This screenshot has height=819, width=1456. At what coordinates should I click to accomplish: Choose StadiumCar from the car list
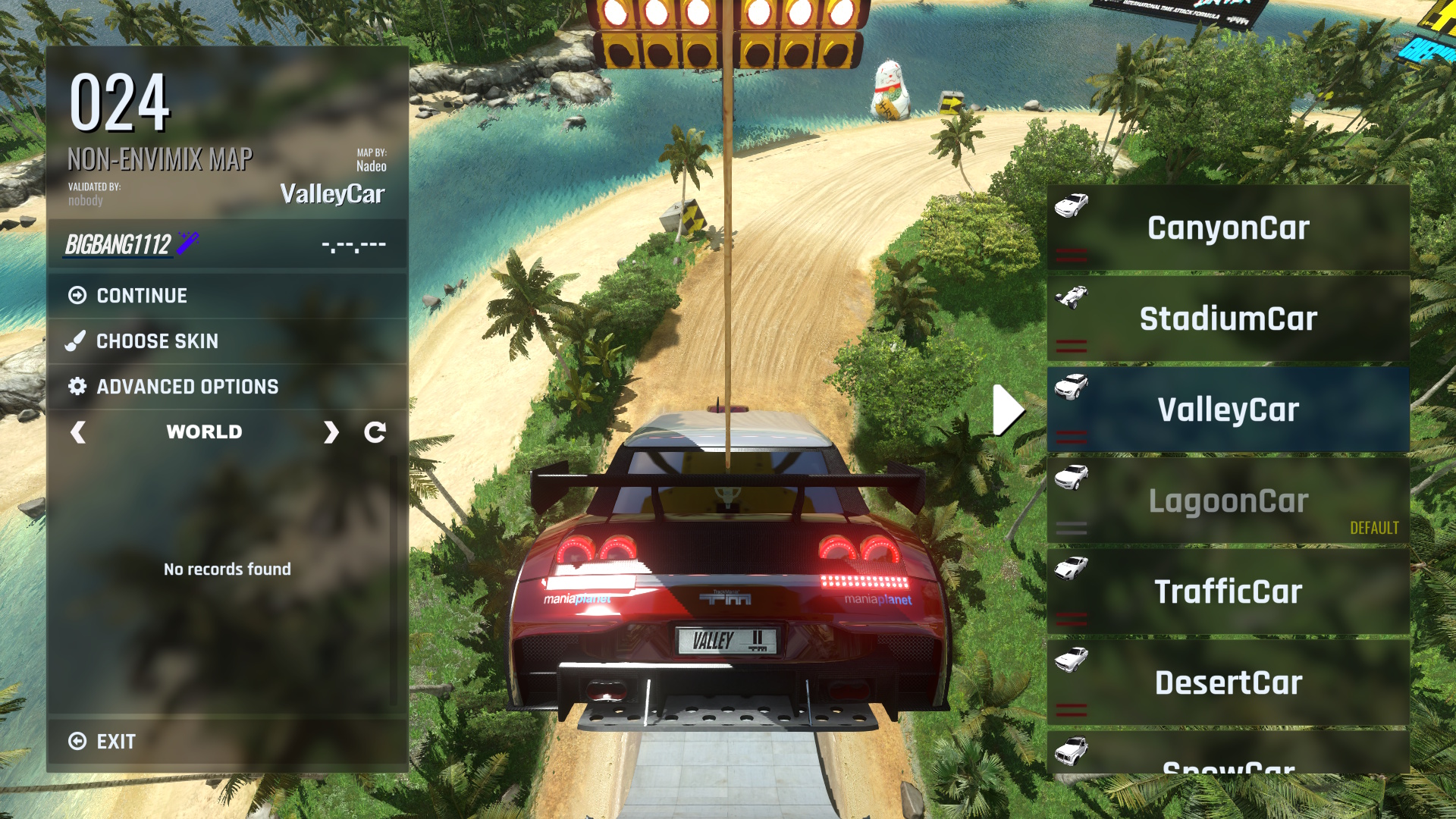pos(1228,318)
